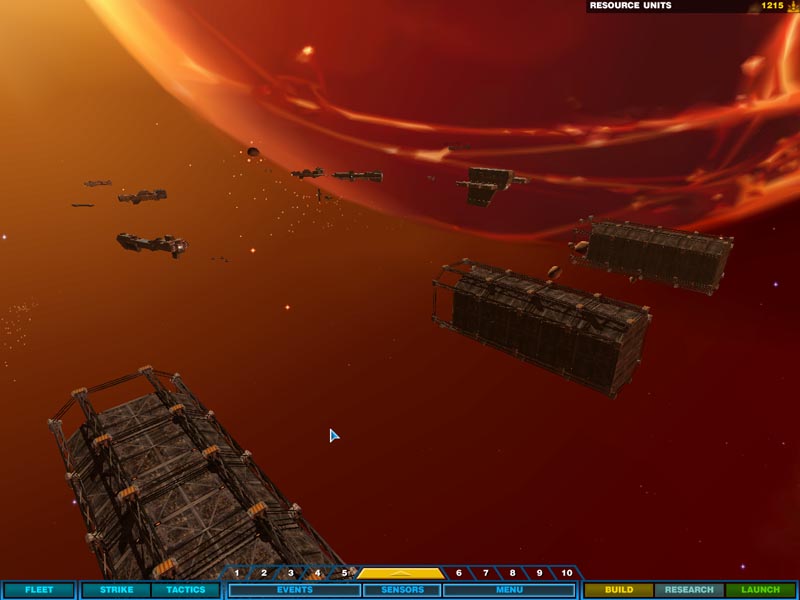Screen dimensions: 800x600
Task: Open the Events log
Action: [x=294, y=590]
